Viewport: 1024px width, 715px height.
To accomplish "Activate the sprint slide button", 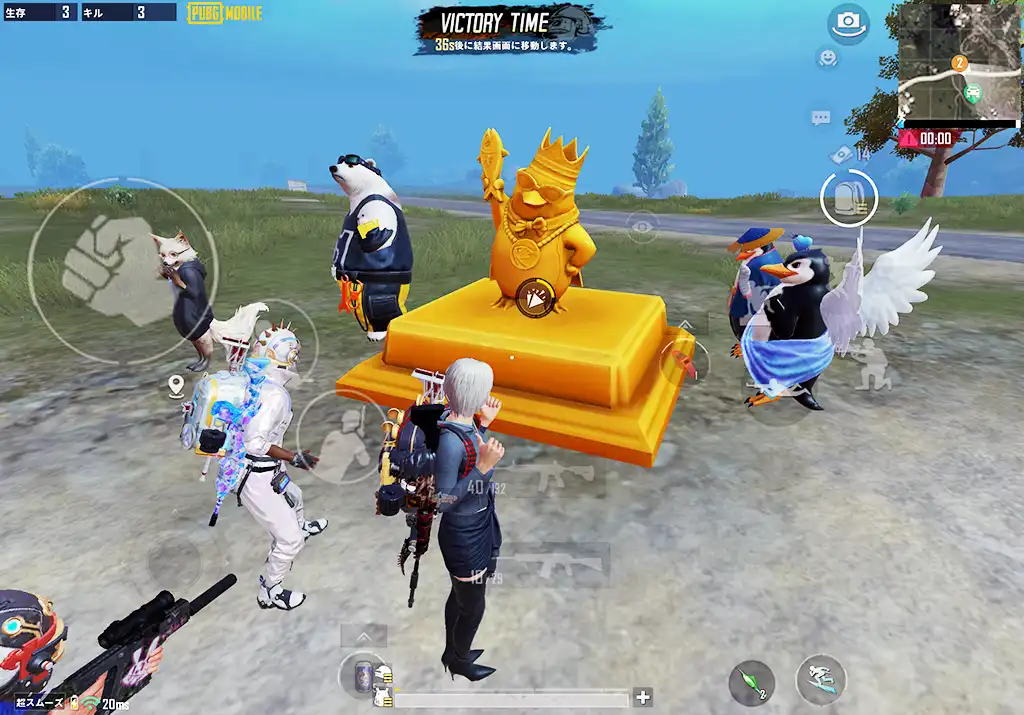I will tap(820, 680).
